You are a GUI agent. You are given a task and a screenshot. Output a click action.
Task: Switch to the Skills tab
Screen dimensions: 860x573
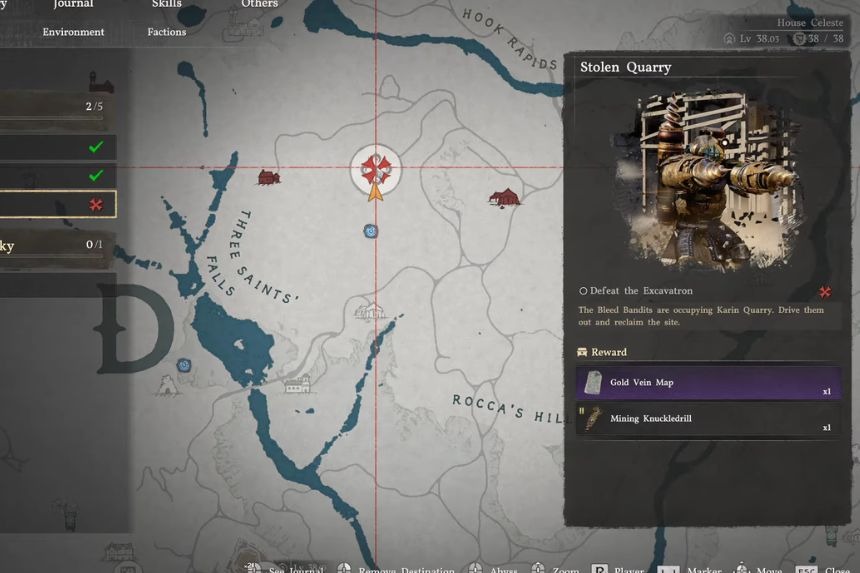click(166, 4)
